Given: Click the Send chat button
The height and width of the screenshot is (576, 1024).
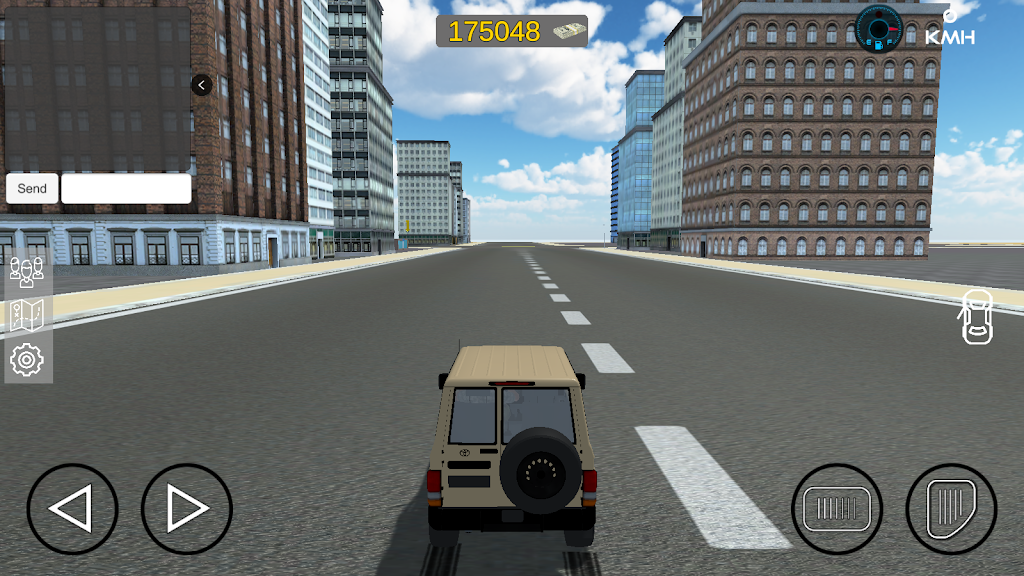Looking at the screenshot, I should [x=32, y=188].
